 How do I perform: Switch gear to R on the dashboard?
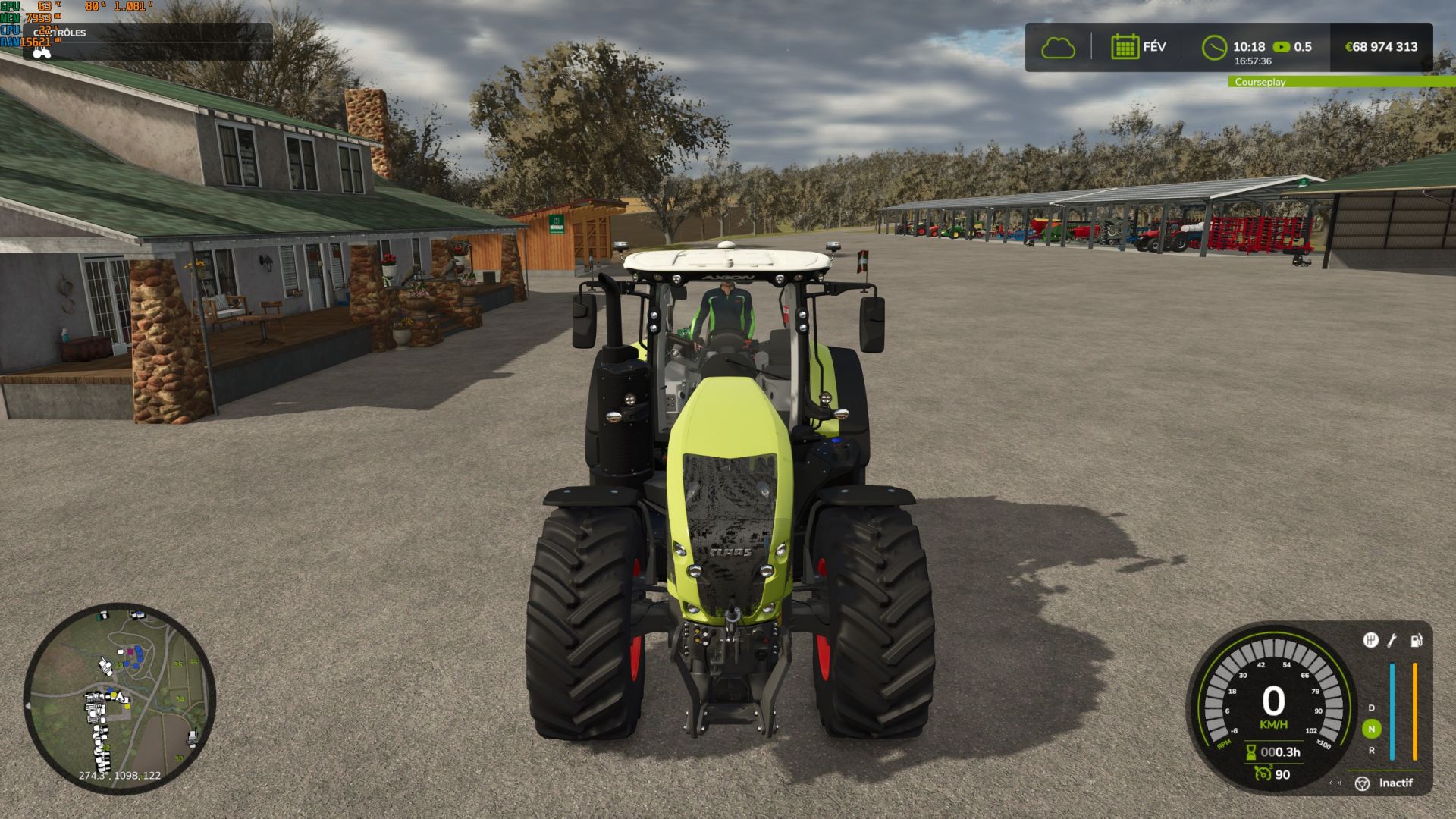coord(1372,751)
